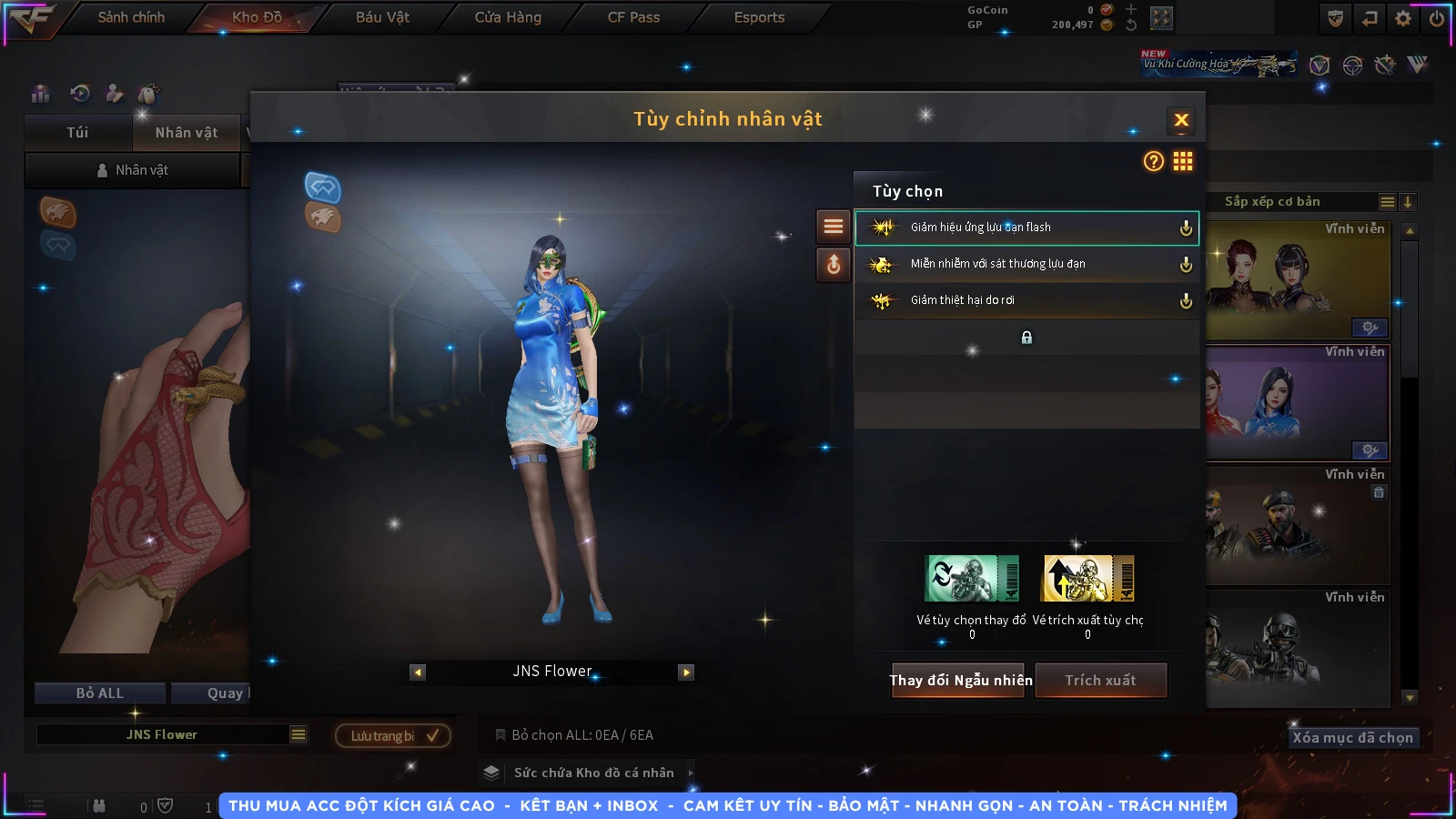This screenshot has width=1456, height=819.
Task: Click the Bỏ ALL button
Action: click(100, 693)
